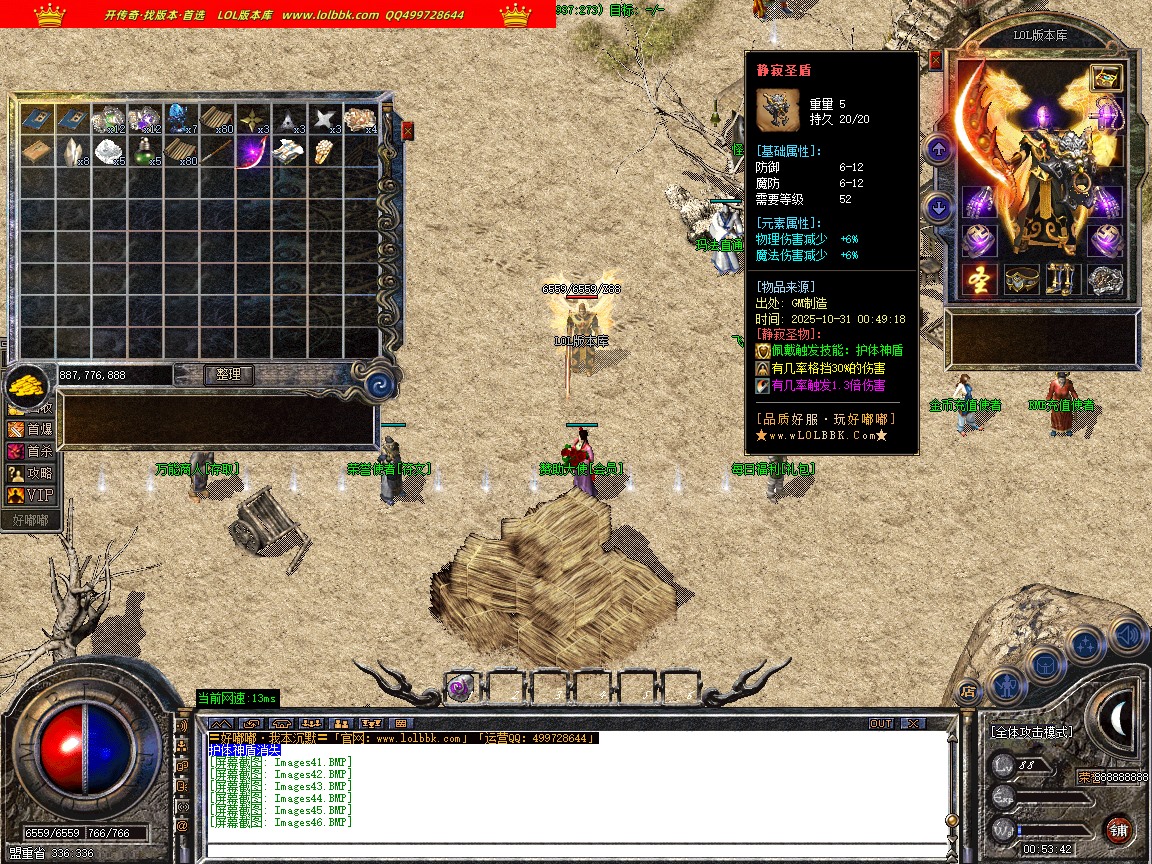Select the gold four-point shuriken item
This screenshot has width=1152, height=864.
[253, 119]
